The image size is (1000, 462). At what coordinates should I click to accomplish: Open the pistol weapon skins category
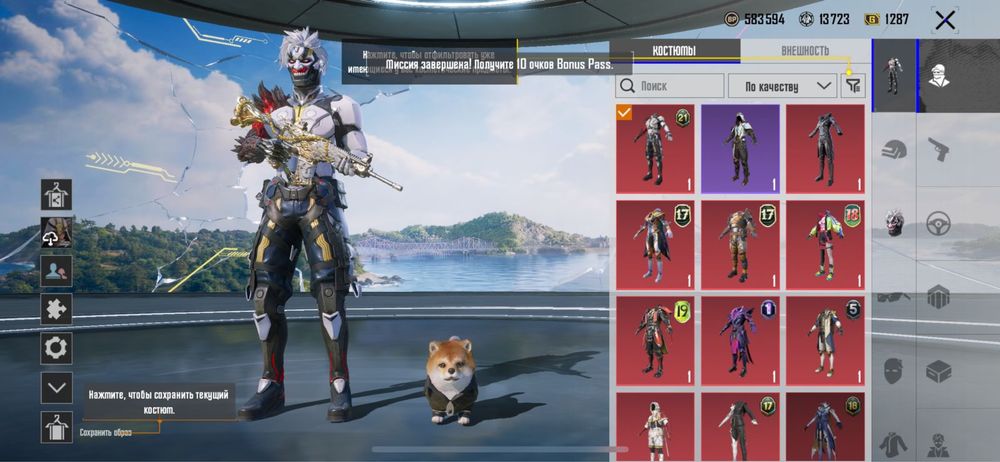pos(938,150)
